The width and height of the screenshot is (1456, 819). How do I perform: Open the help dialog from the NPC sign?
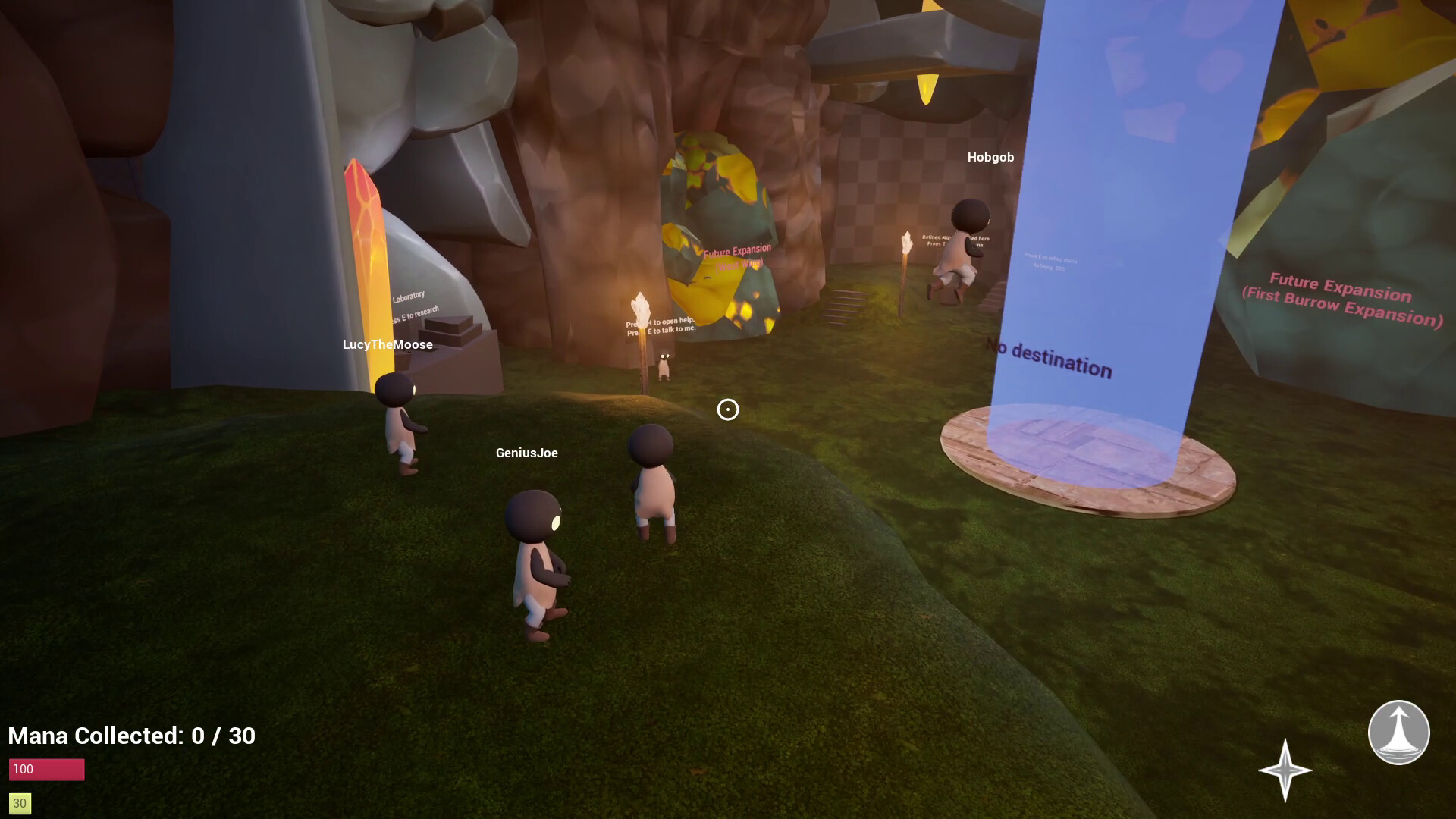pos(661,322)
